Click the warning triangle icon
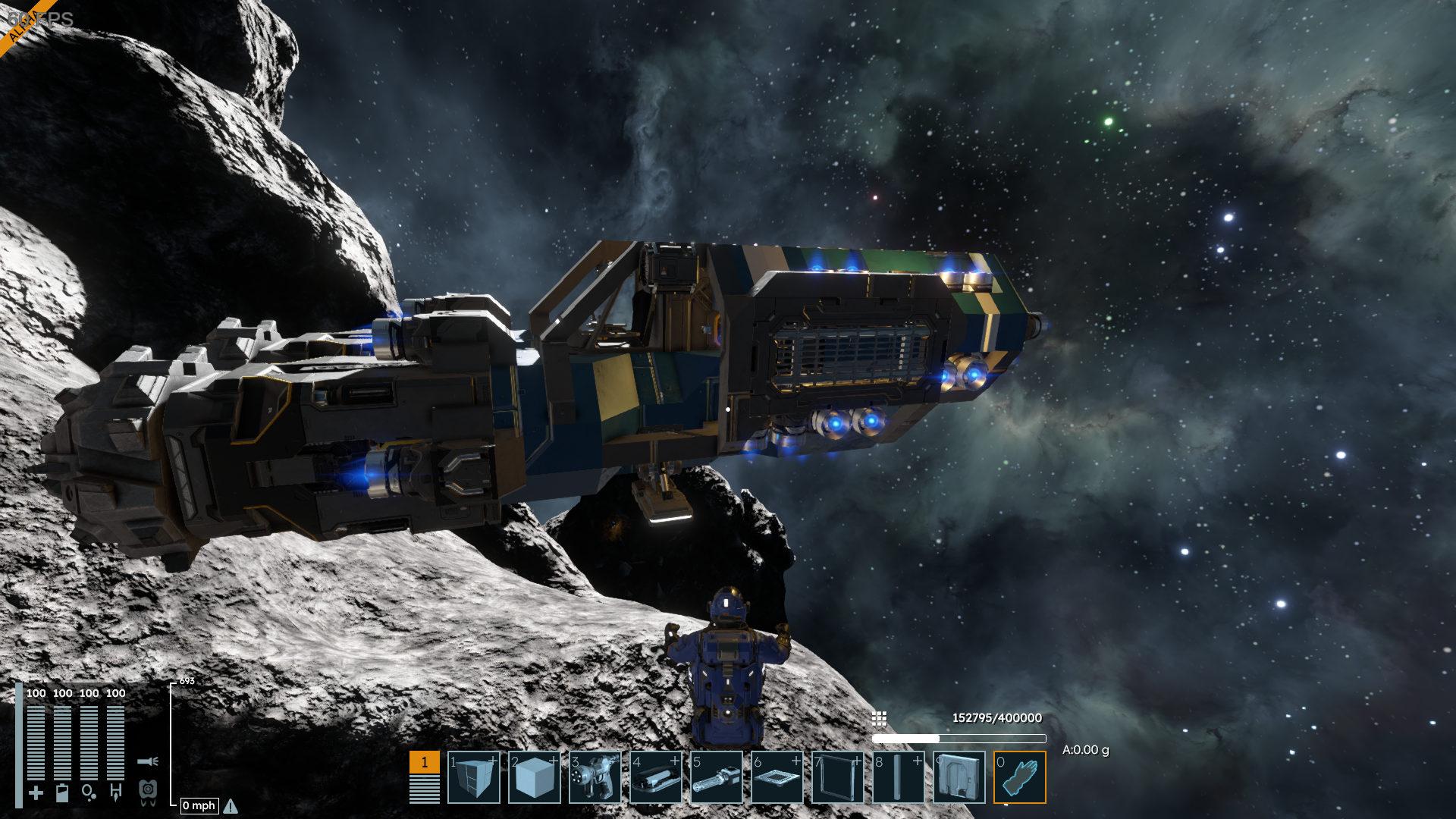 (x=231, y=806)
